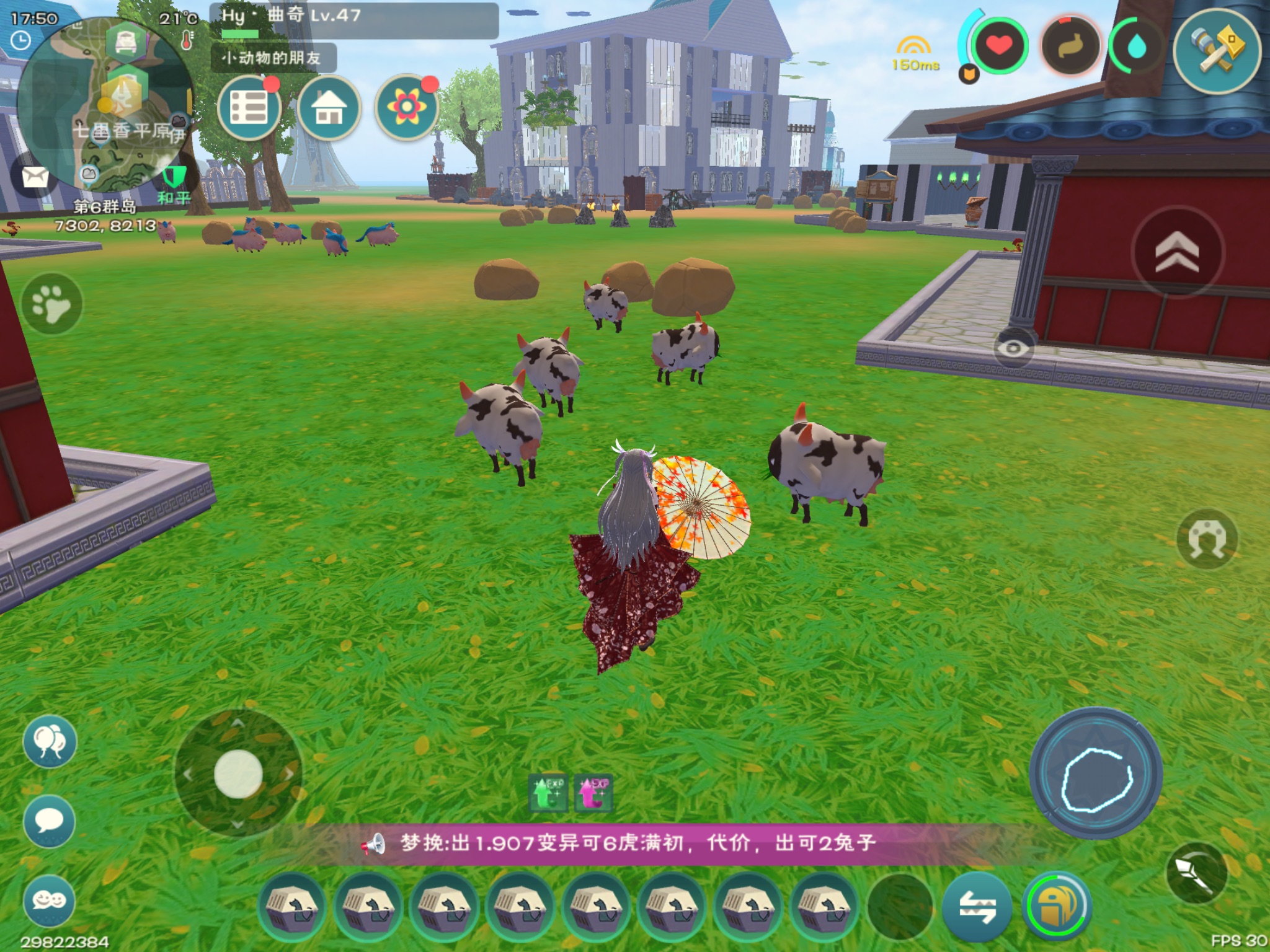The width and height of the screenshot is (1270, 952).
Task: Open the paw print pet menu
Action: (x=52, y=304)
